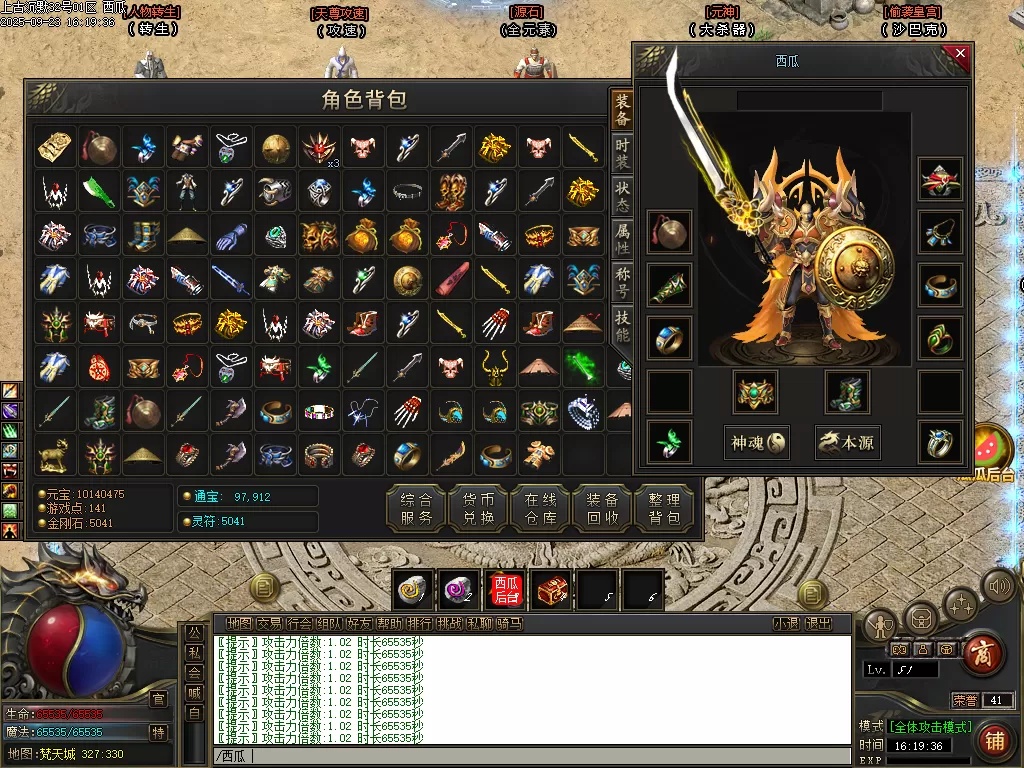Viewport: 1024px width, 768px height.
Task: Select the equipped belt slot
Action: pyautogui.click(x=757, y=392)
